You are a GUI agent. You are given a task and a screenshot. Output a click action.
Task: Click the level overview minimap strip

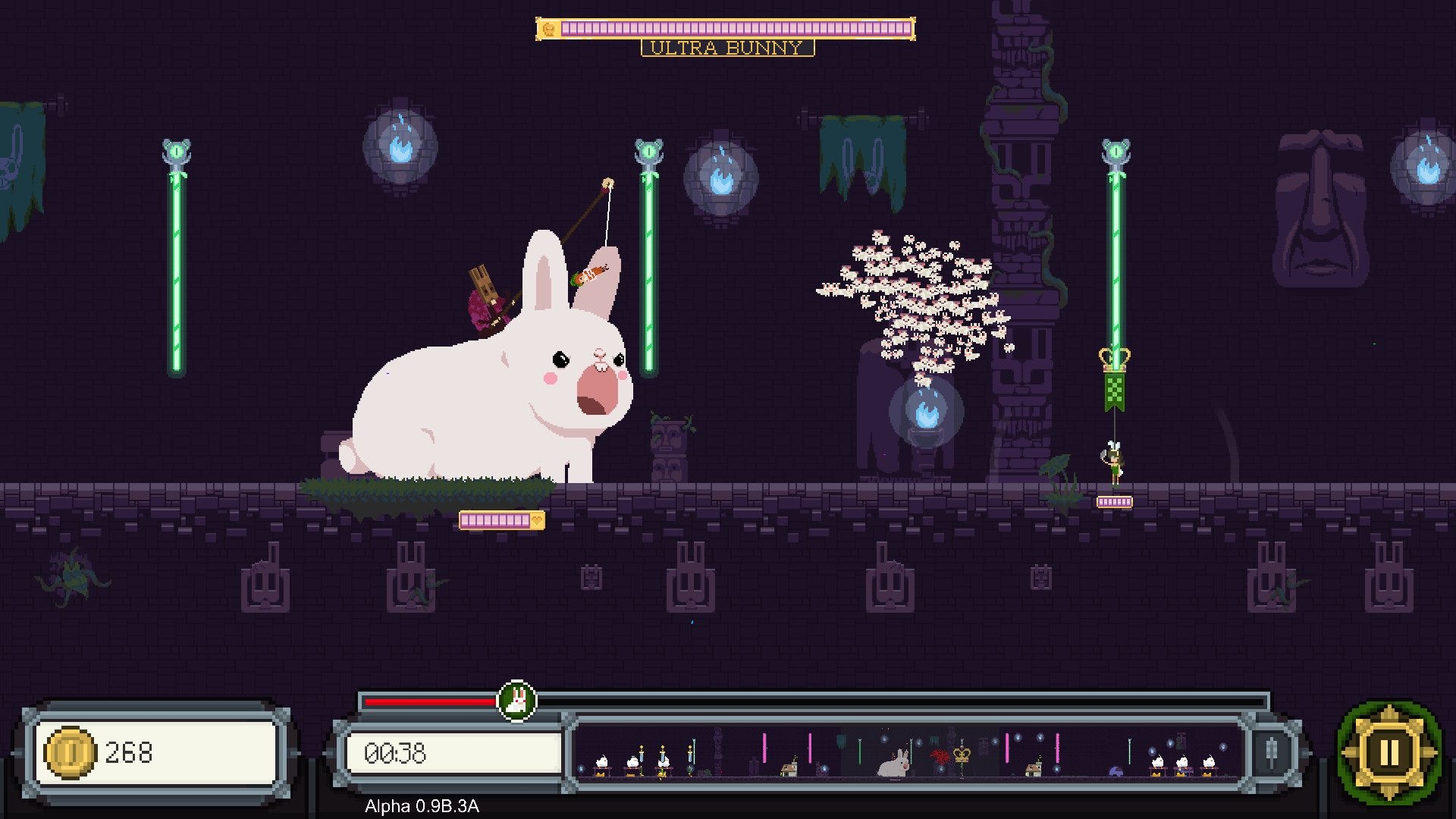906,753
